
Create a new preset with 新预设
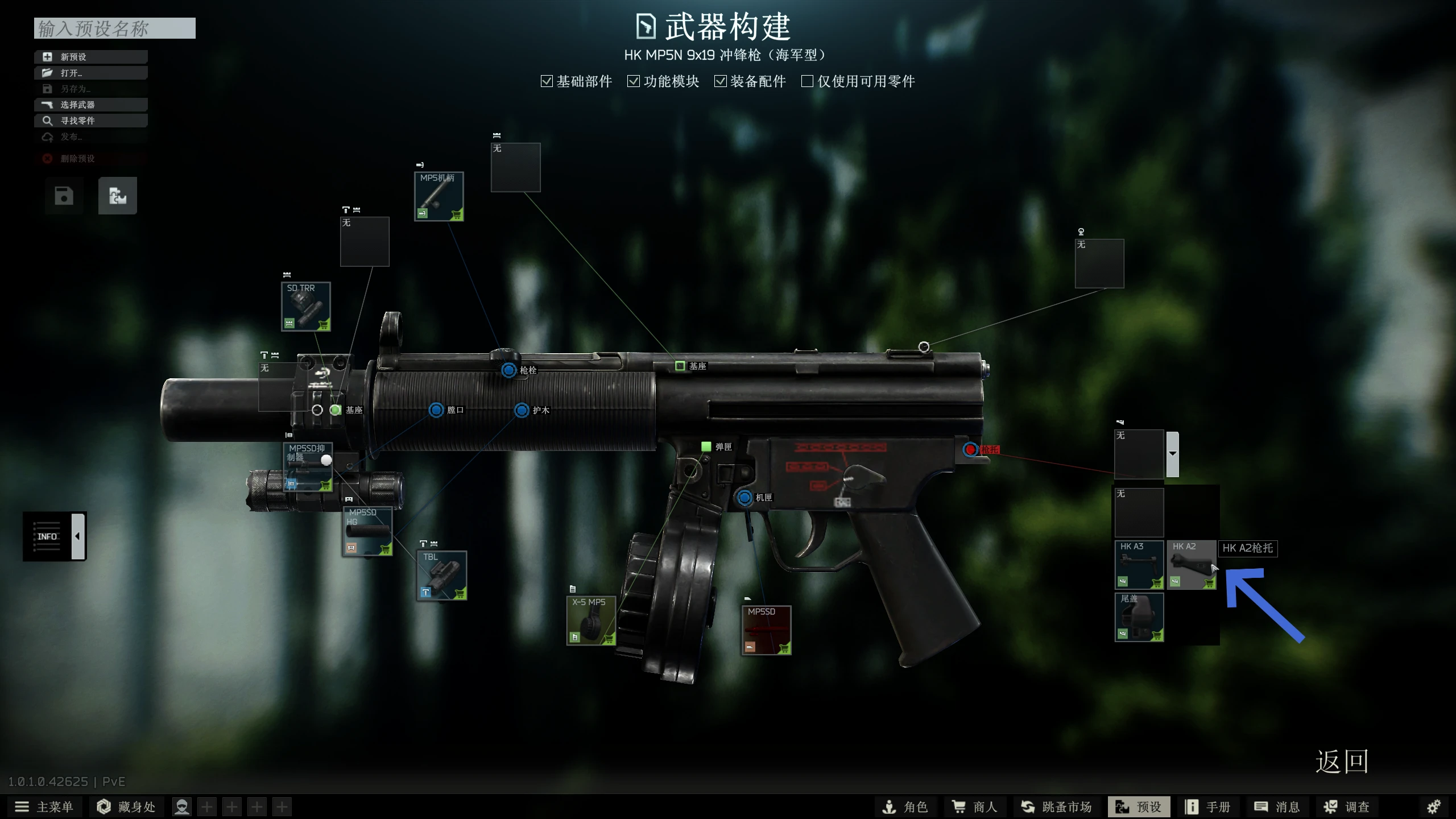91,57
